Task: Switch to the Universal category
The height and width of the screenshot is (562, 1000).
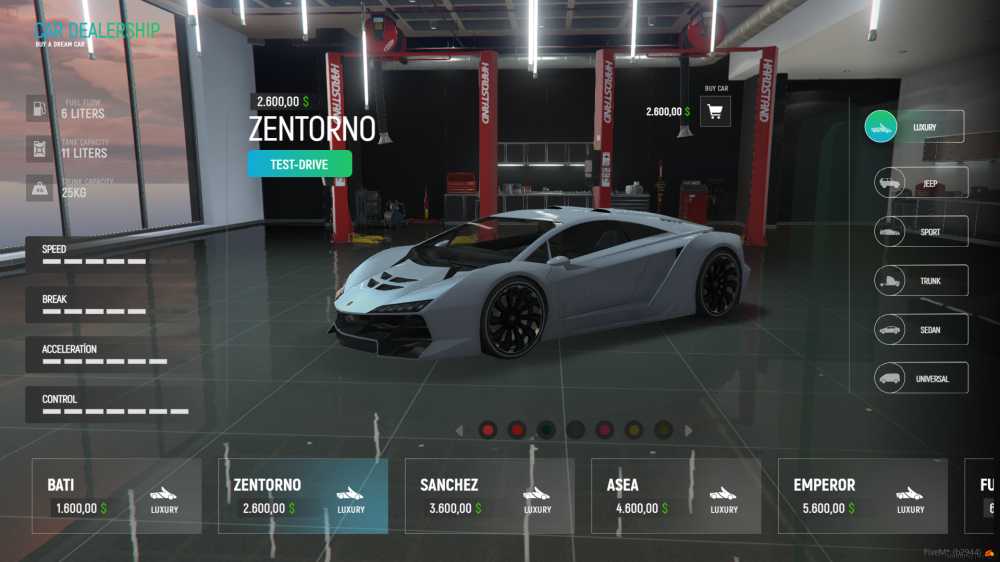Action: coord(921,378)
